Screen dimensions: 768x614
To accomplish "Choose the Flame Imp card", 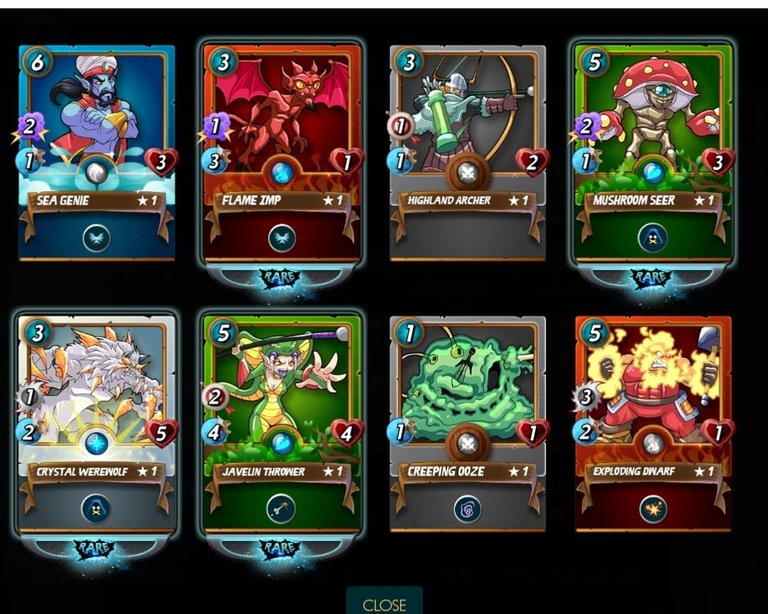I will tap(281, 150).
